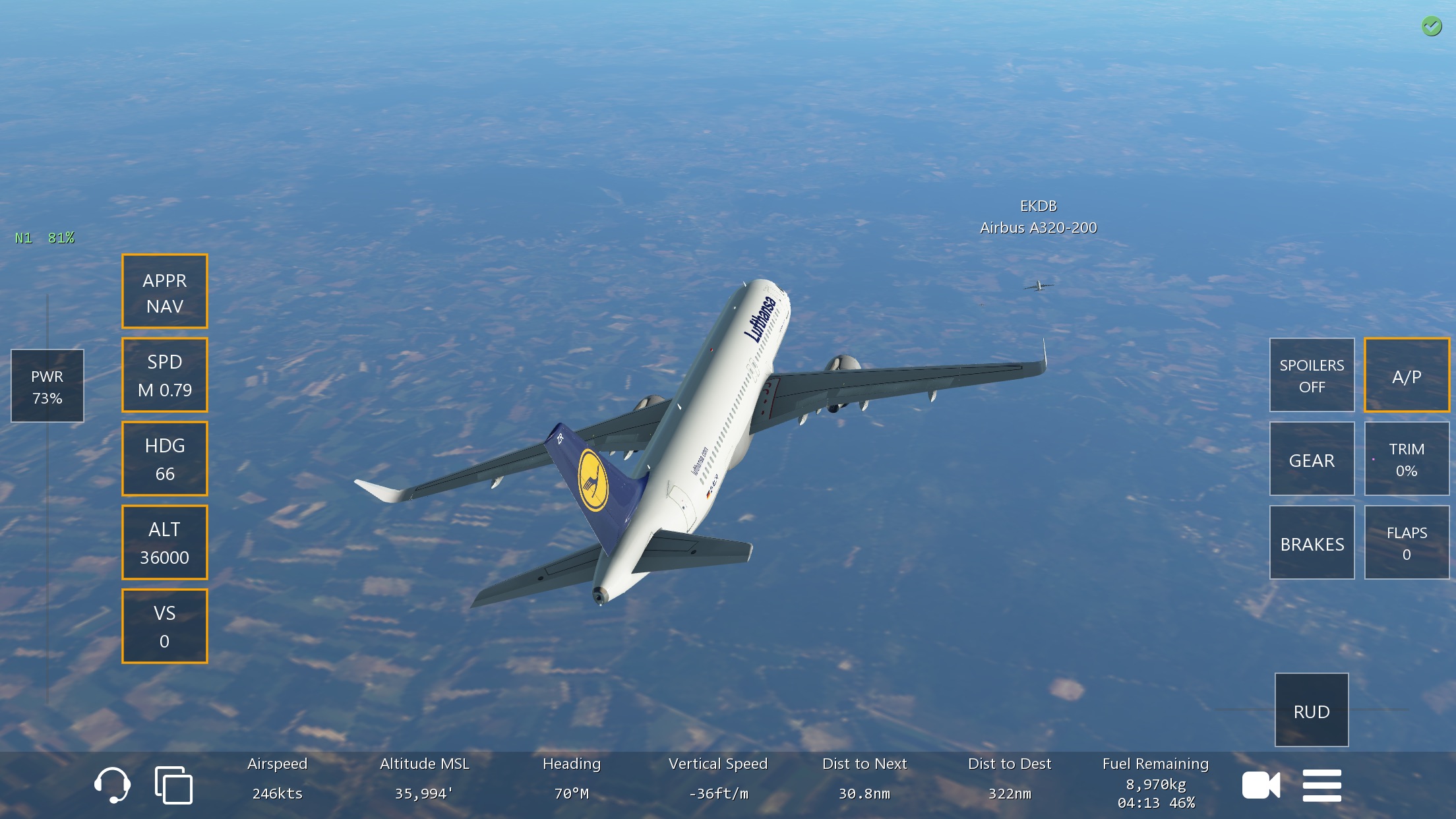Toggle the APPR NAV autopilot mode

(x=165, y=291)
